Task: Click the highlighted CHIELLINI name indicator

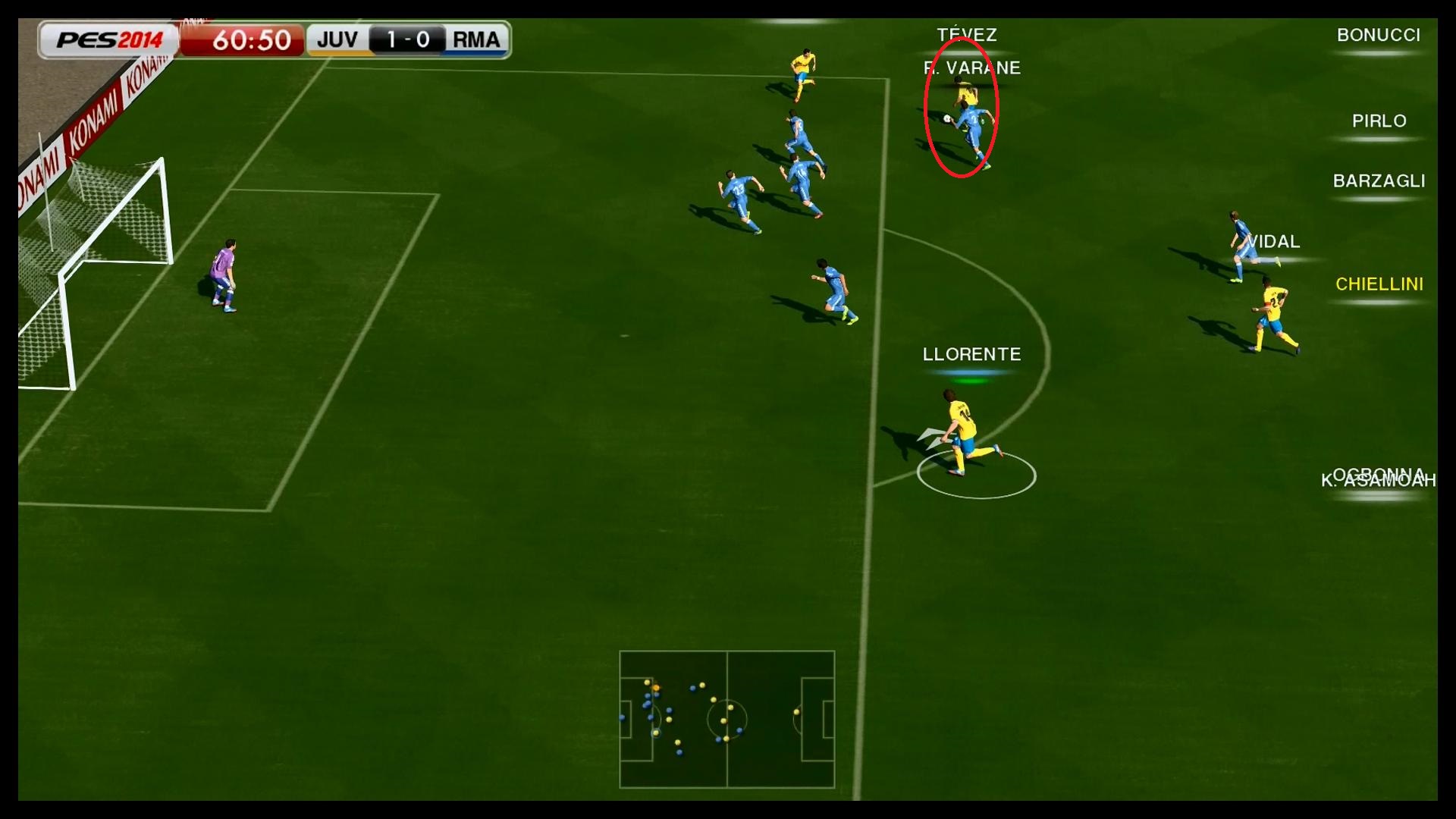Action: tap(1379, 284)
